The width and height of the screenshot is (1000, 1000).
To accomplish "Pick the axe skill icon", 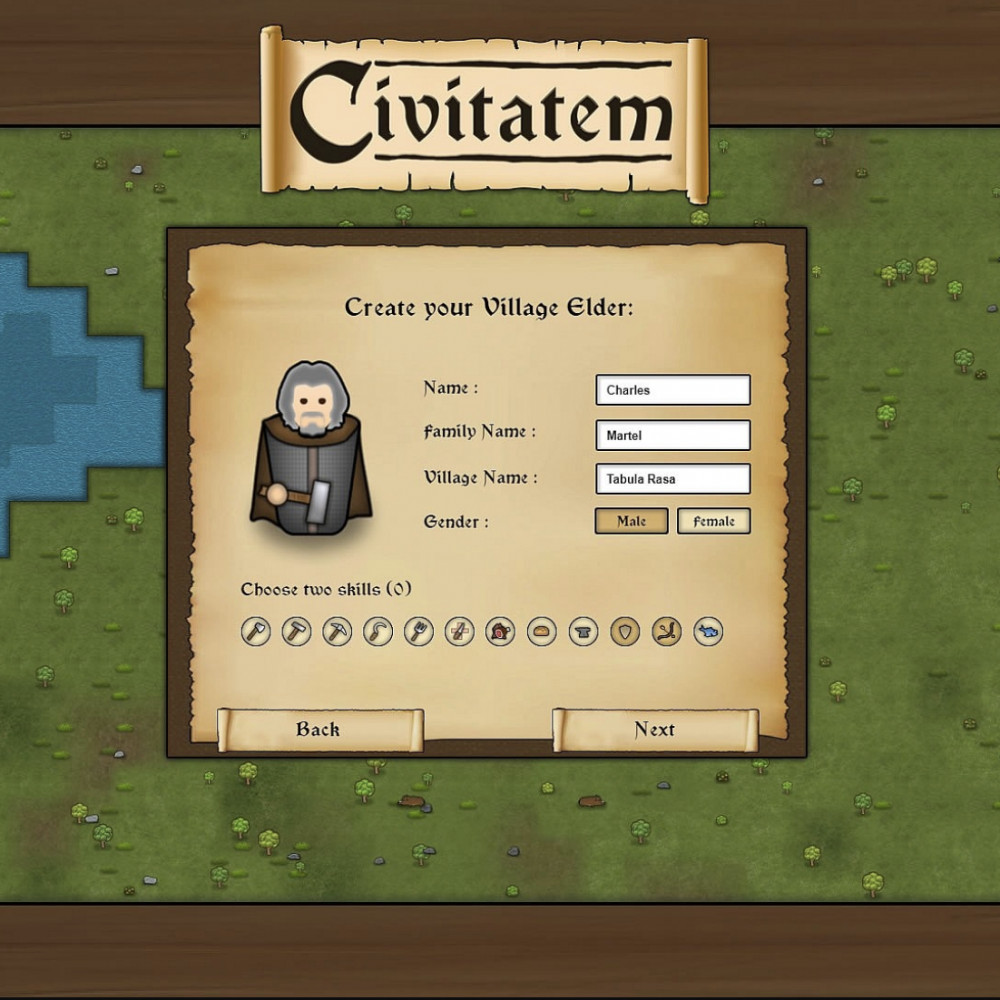I will (256, 631).
